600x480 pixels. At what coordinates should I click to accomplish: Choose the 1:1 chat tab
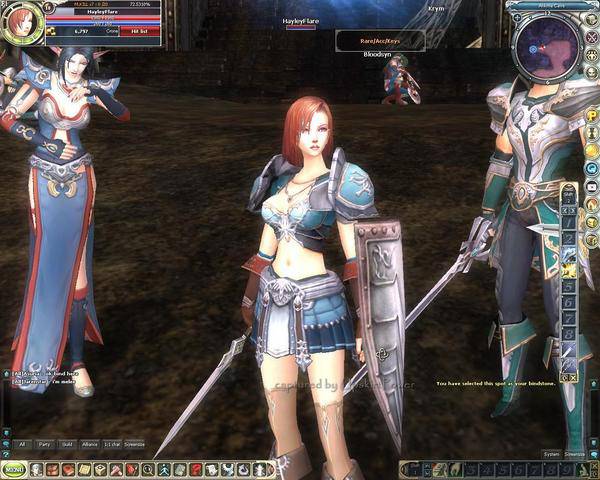(114, 443)
